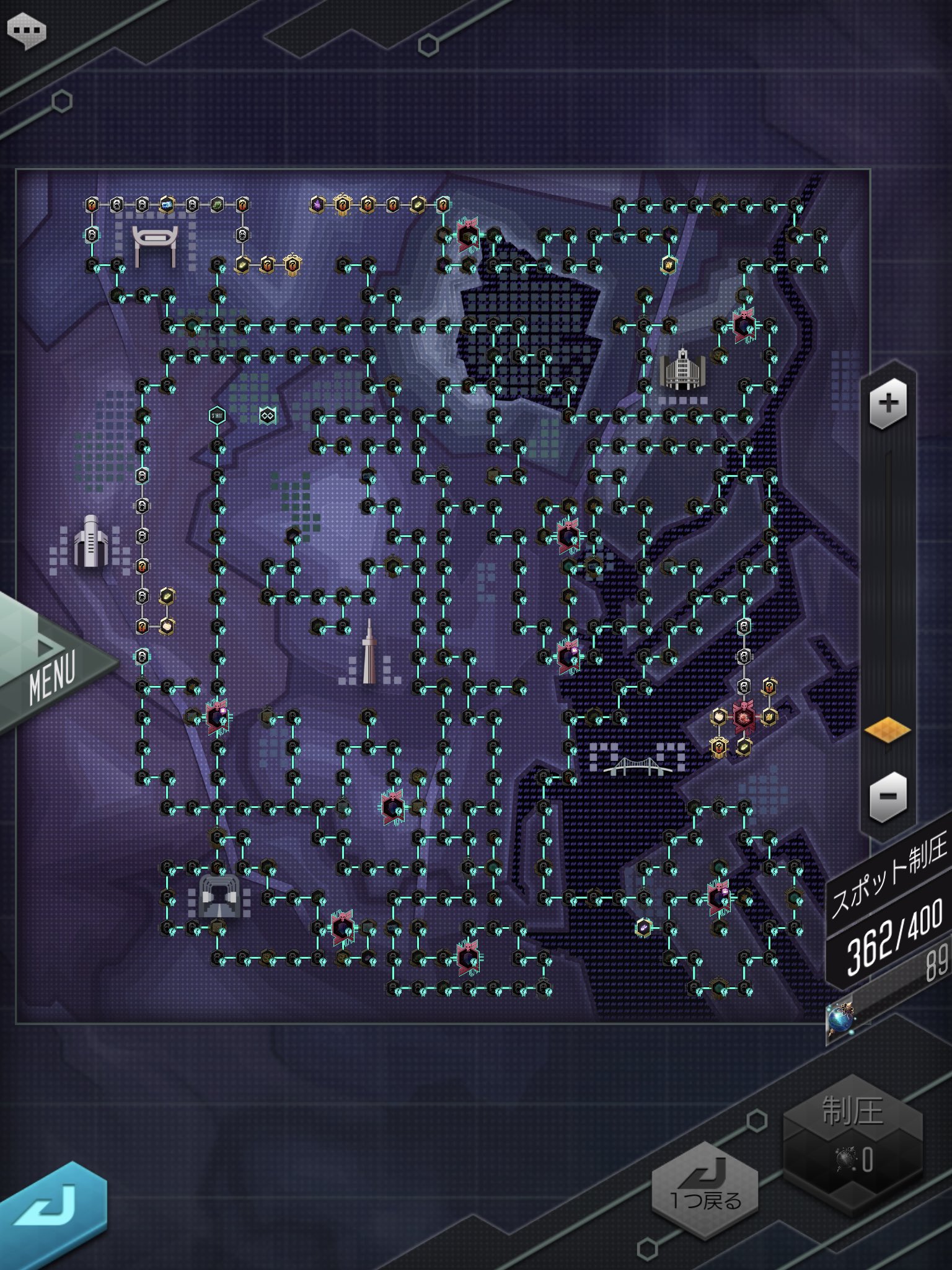Viewport: 952px width, 1270px height.
Task: Select the infinity symbol map node
Action: coord(268,415)
